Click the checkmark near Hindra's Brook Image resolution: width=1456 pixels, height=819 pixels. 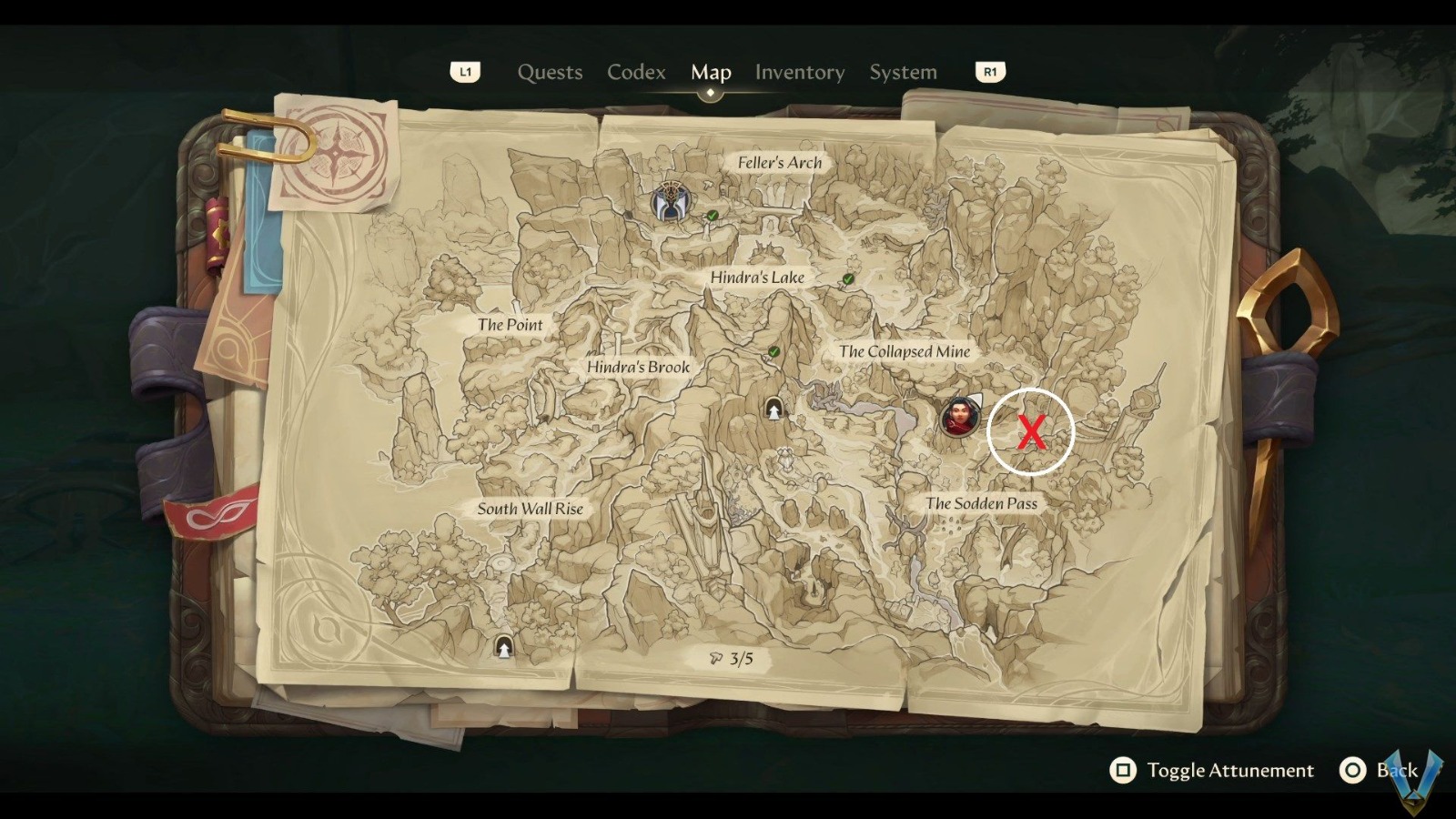773,350
